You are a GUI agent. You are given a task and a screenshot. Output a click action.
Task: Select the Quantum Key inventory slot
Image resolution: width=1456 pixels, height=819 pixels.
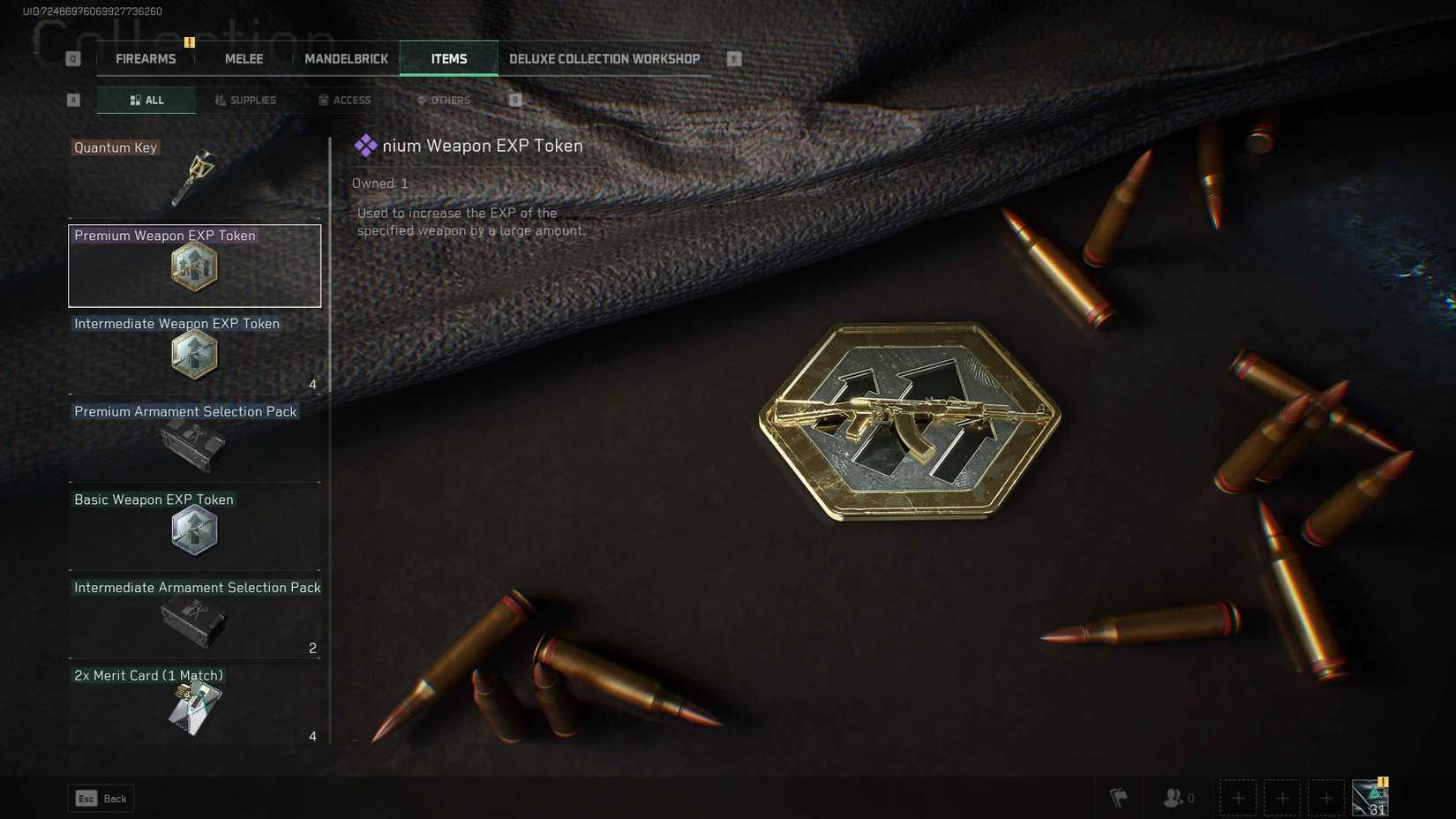click(194, 174)
